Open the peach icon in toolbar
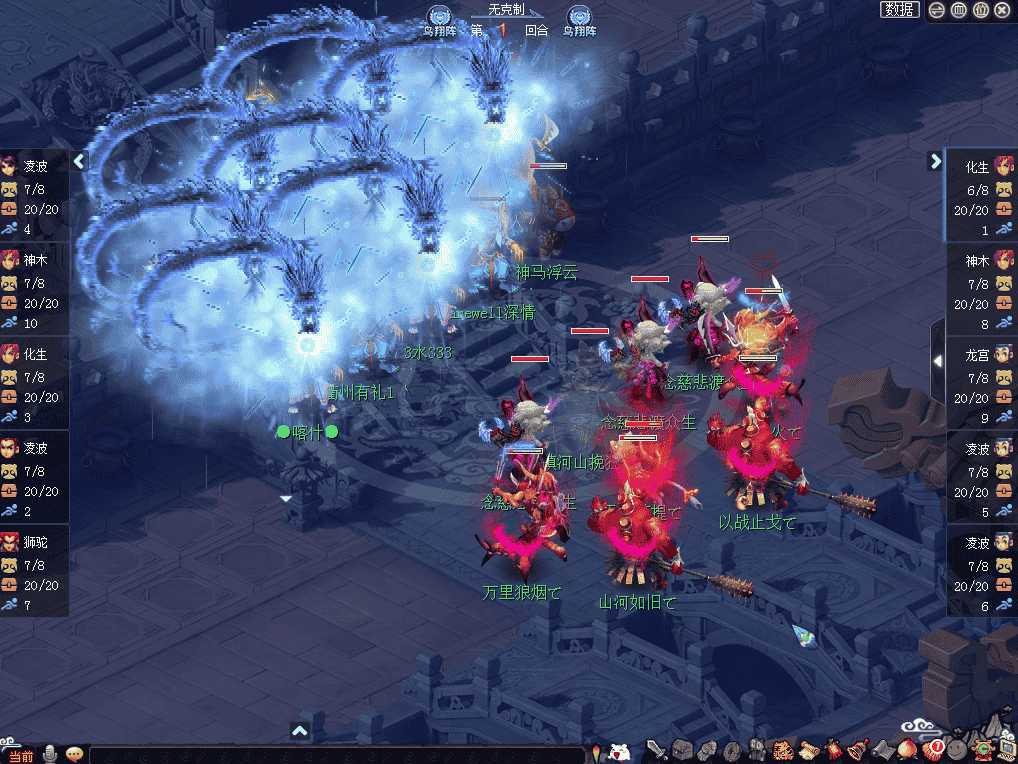 909,749
